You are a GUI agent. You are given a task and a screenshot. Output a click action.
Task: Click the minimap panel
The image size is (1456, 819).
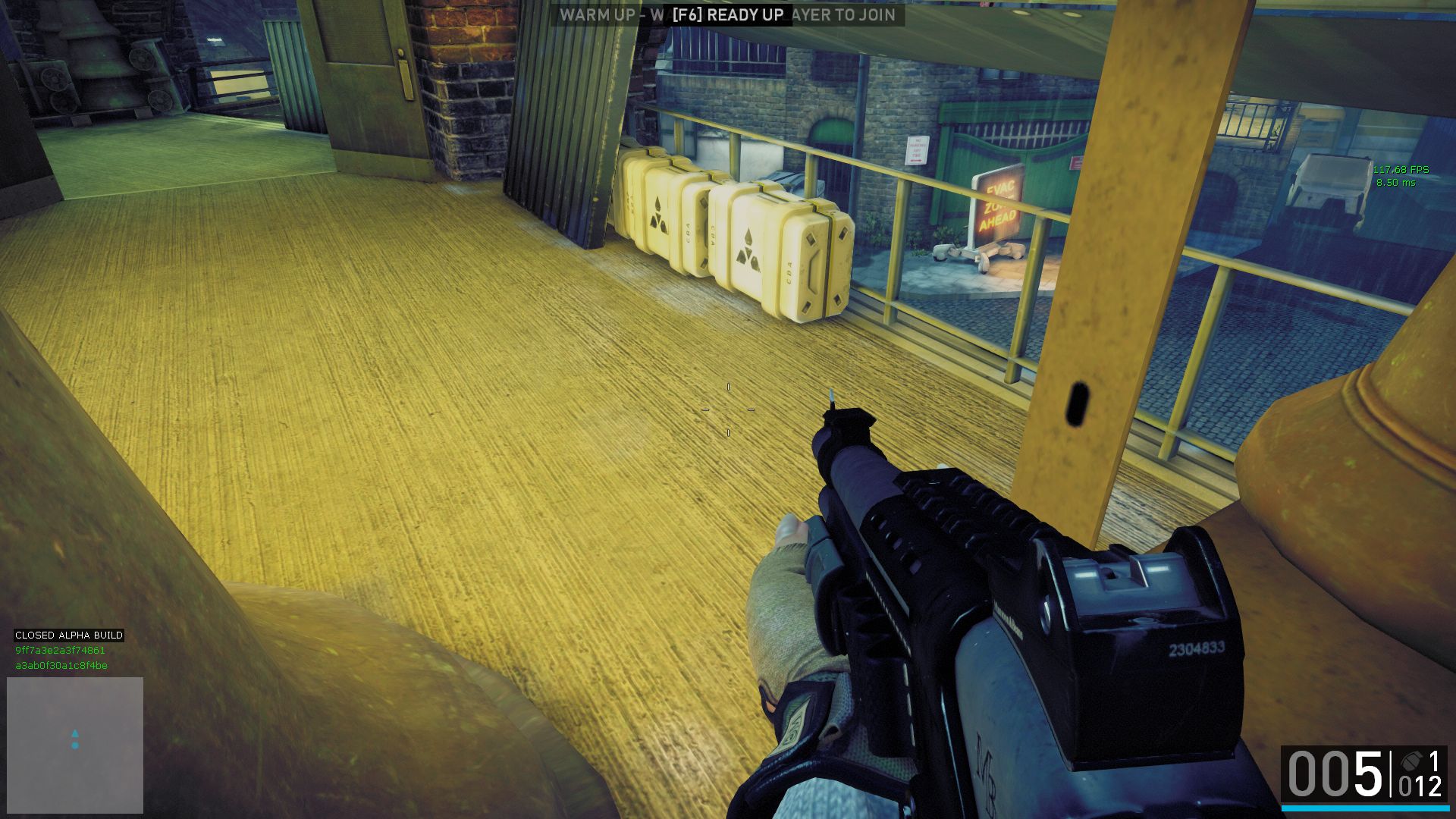pos(75,745)
